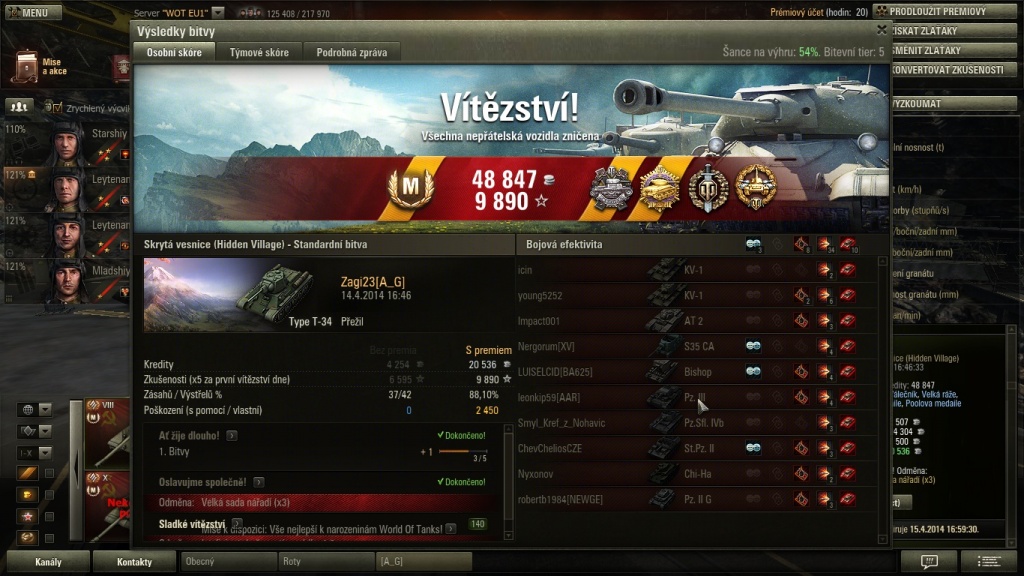The width and height of the screenshot is (1024, 576).
Task: Open the main MENU button
Action: coord(28,13)
